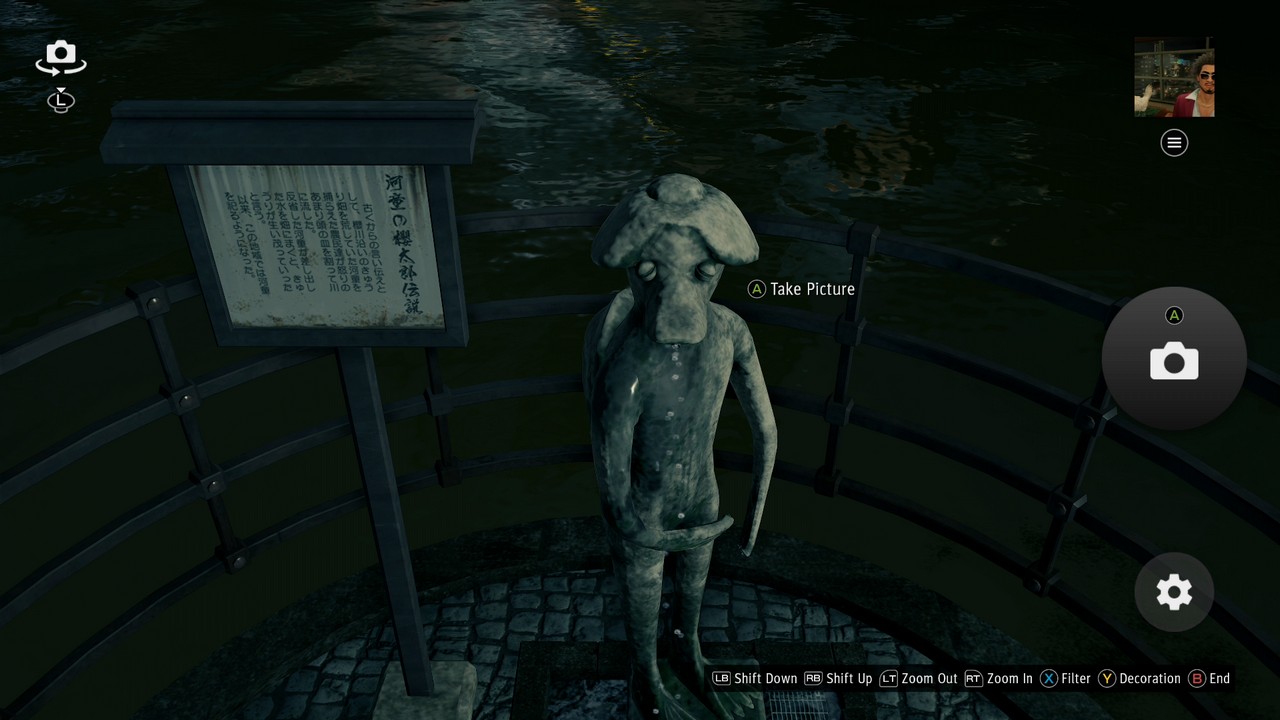Open the camera settings gear

(x=1173, y=592)
